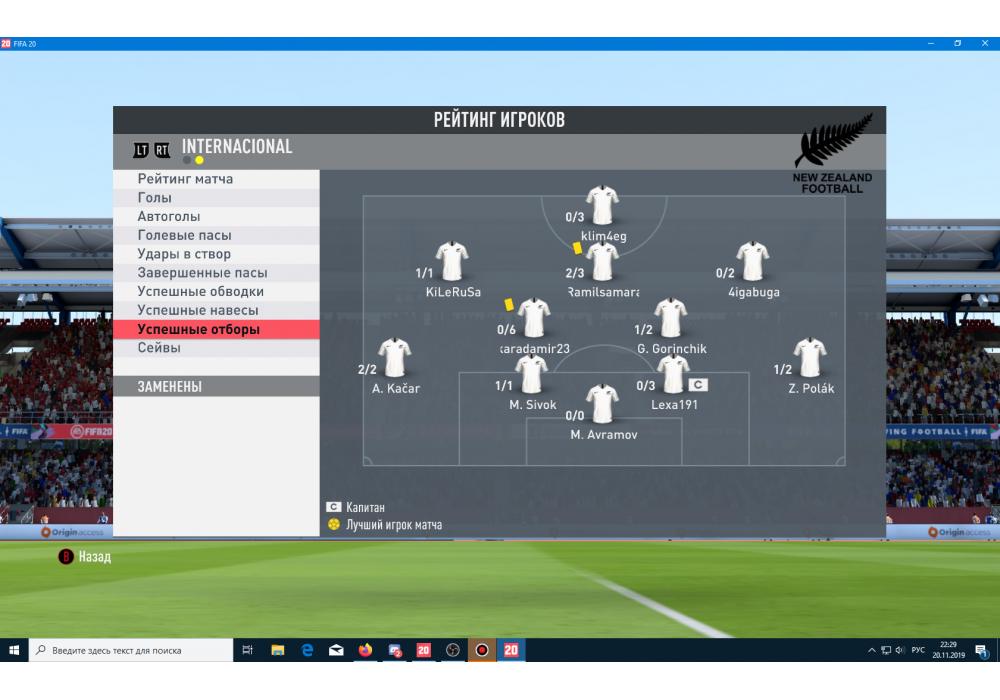Open the Сейвы stat category
Image resolution: width=1000 pixels, height=700 pixels.
tap(160, 348)
